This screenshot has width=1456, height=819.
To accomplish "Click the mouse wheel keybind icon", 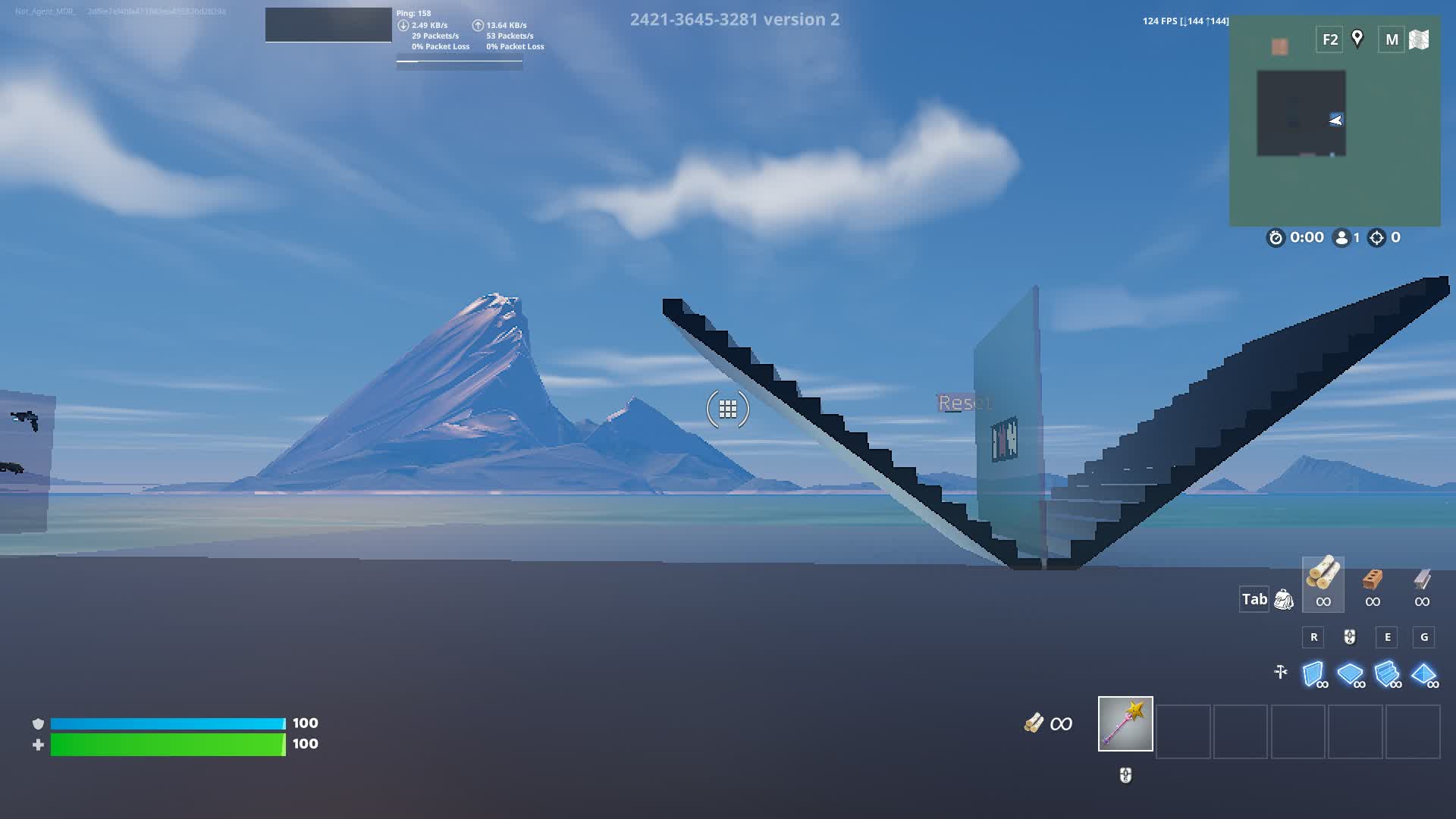I will 1348,638.
